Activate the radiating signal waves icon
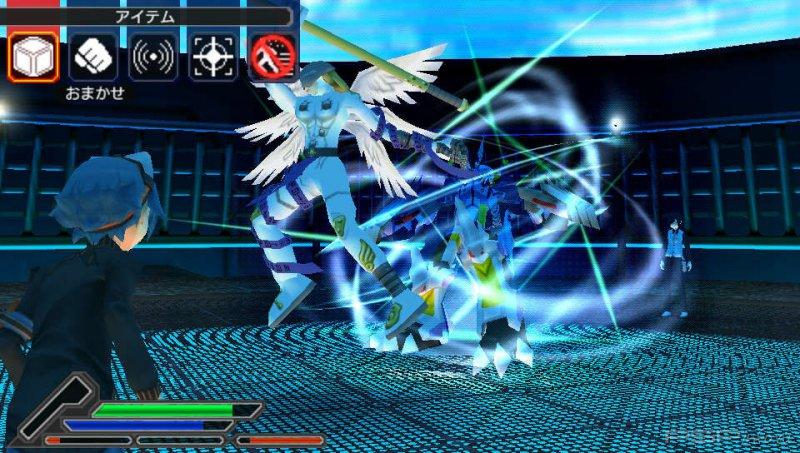The width and height of the screenshot is (800, 453). coord(153,57)
